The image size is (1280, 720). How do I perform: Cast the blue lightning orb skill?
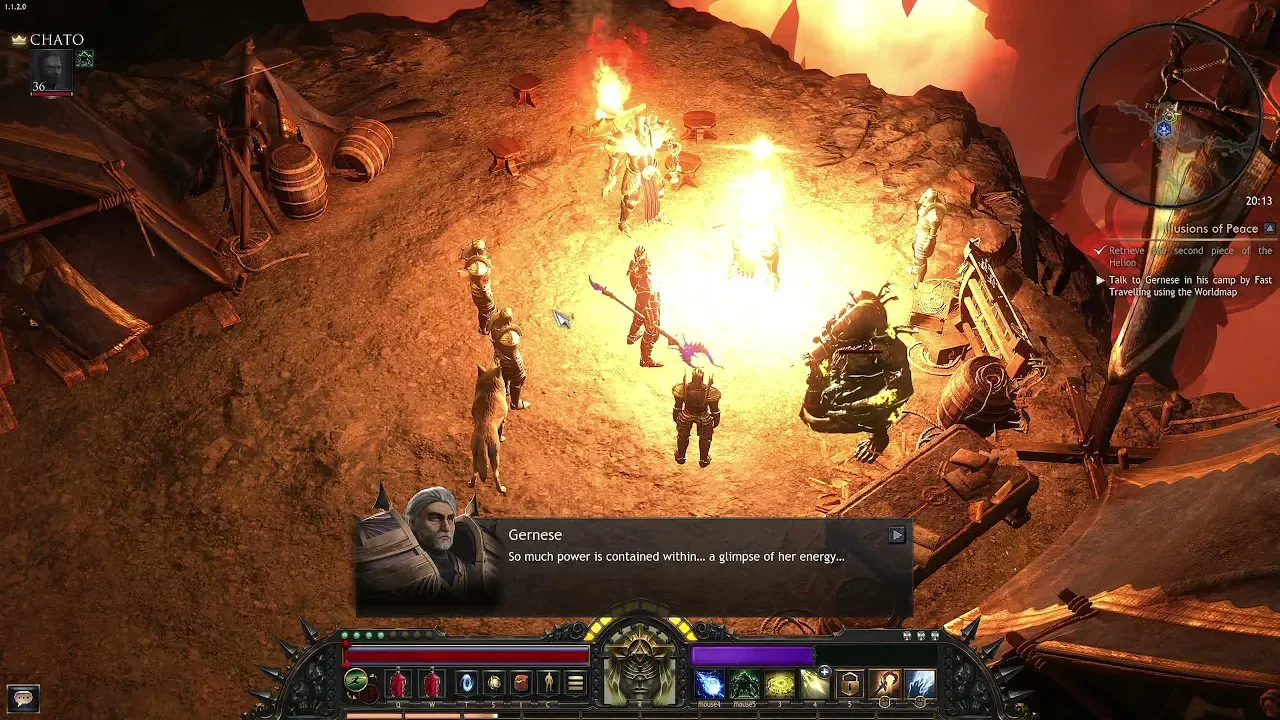[711, 684]
